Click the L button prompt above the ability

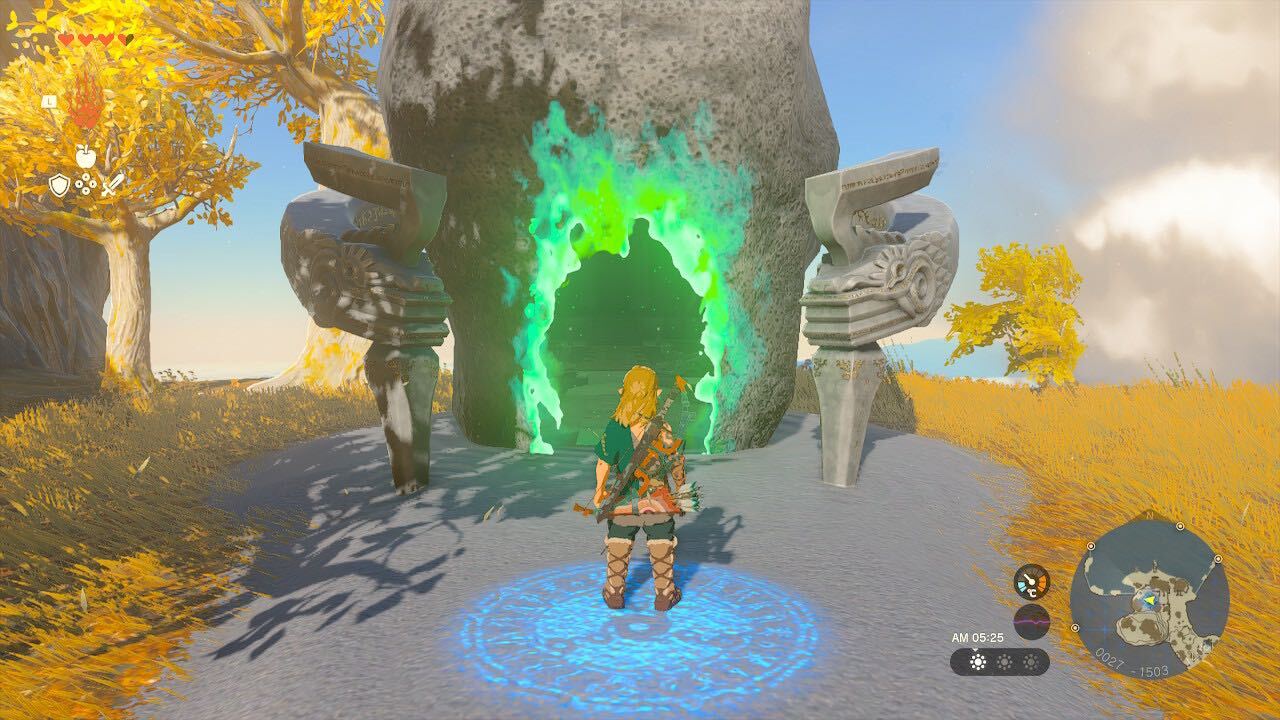[50, 102]
